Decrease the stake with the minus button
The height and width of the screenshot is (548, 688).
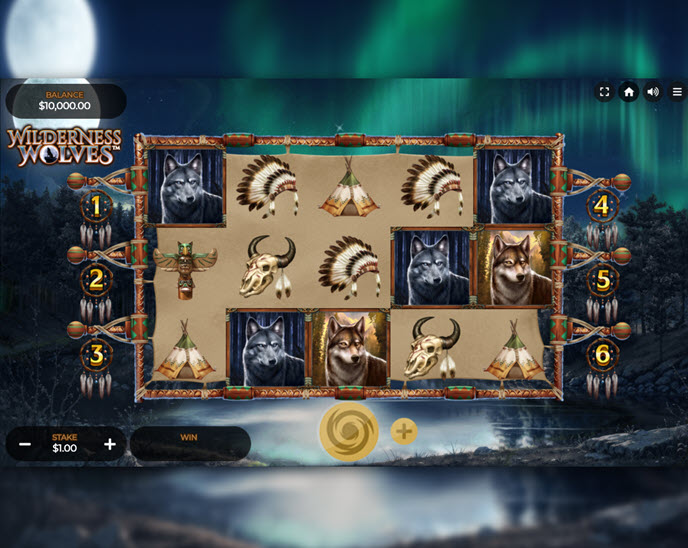coord(25,444)
